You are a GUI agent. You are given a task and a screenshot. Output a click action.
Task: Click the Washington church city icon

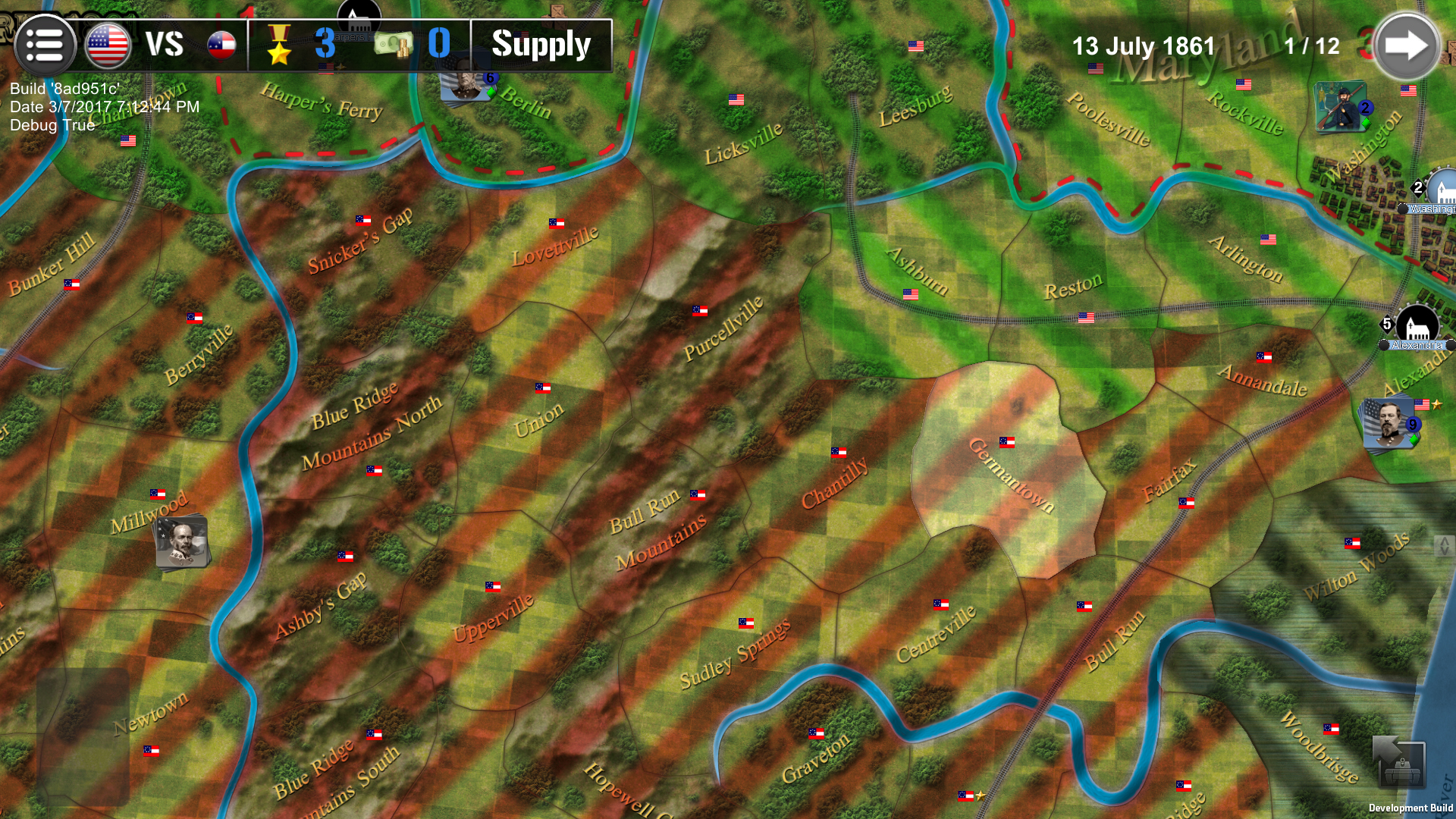(x=1443, y=184)
